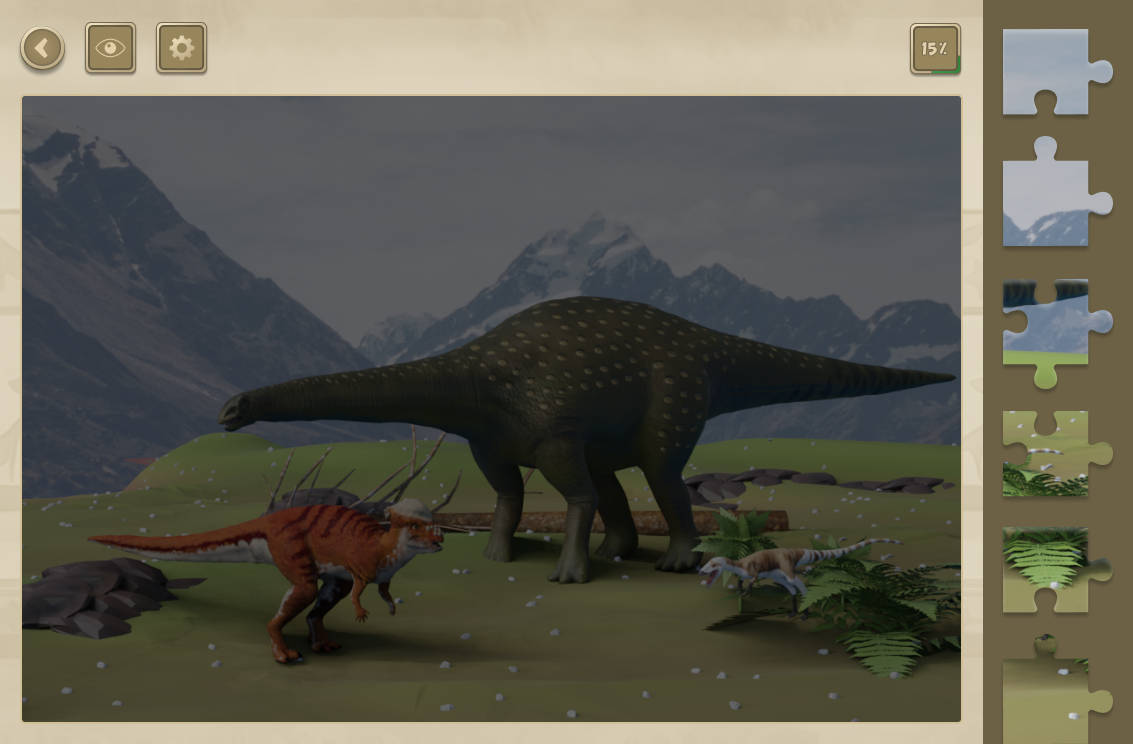
Task: Pick the piece with fern frond at top
Action: [1046, 570]
